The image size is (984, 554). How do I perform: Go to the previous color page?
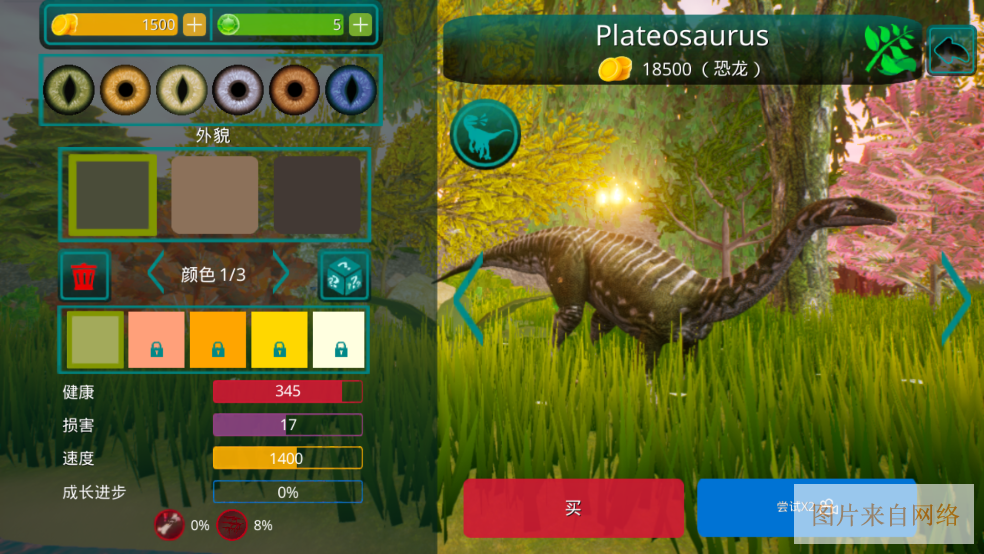click(155, 273)
